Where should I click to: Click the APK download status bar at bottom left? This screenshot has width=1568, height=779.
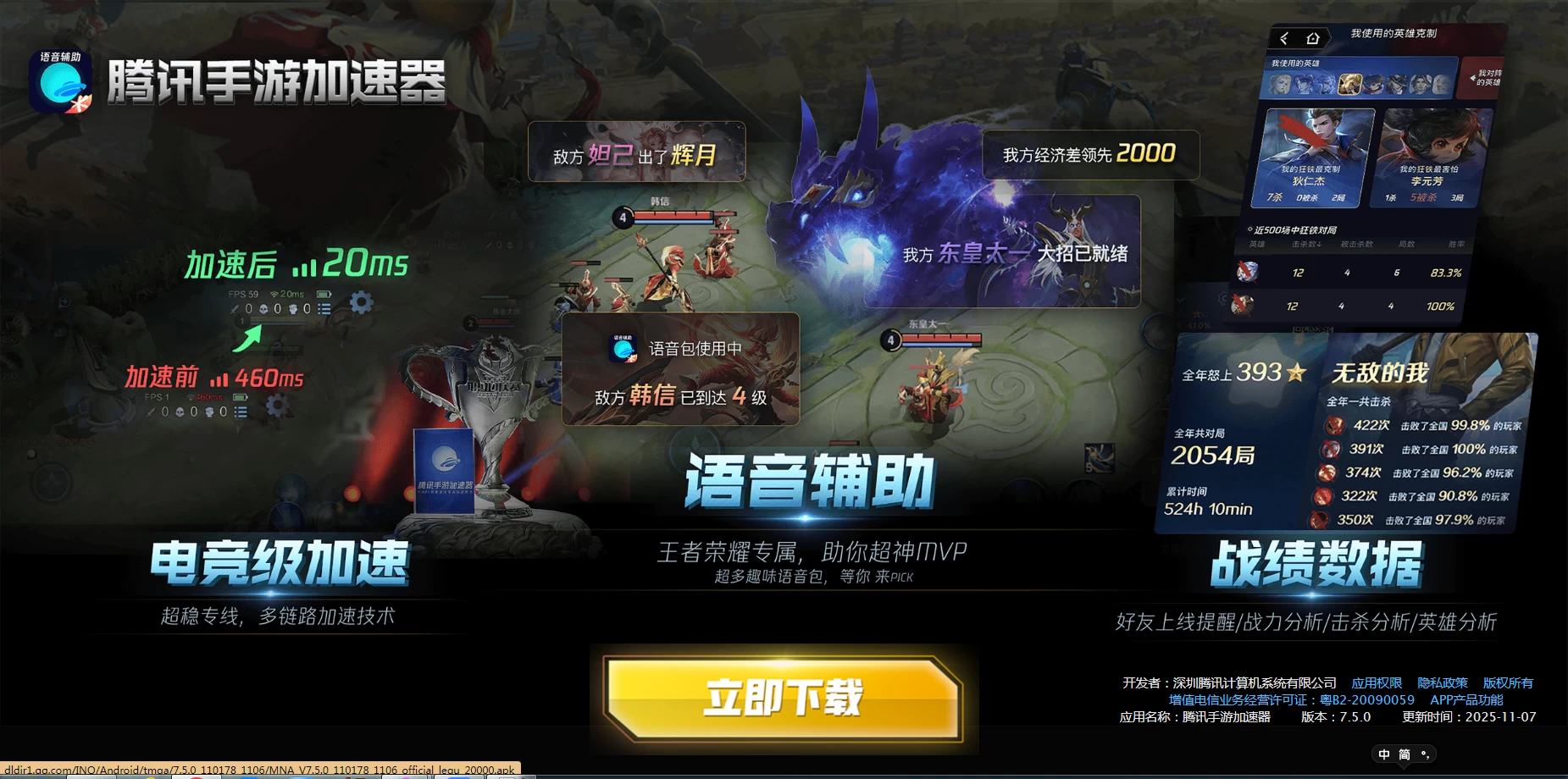click(254, 771)
